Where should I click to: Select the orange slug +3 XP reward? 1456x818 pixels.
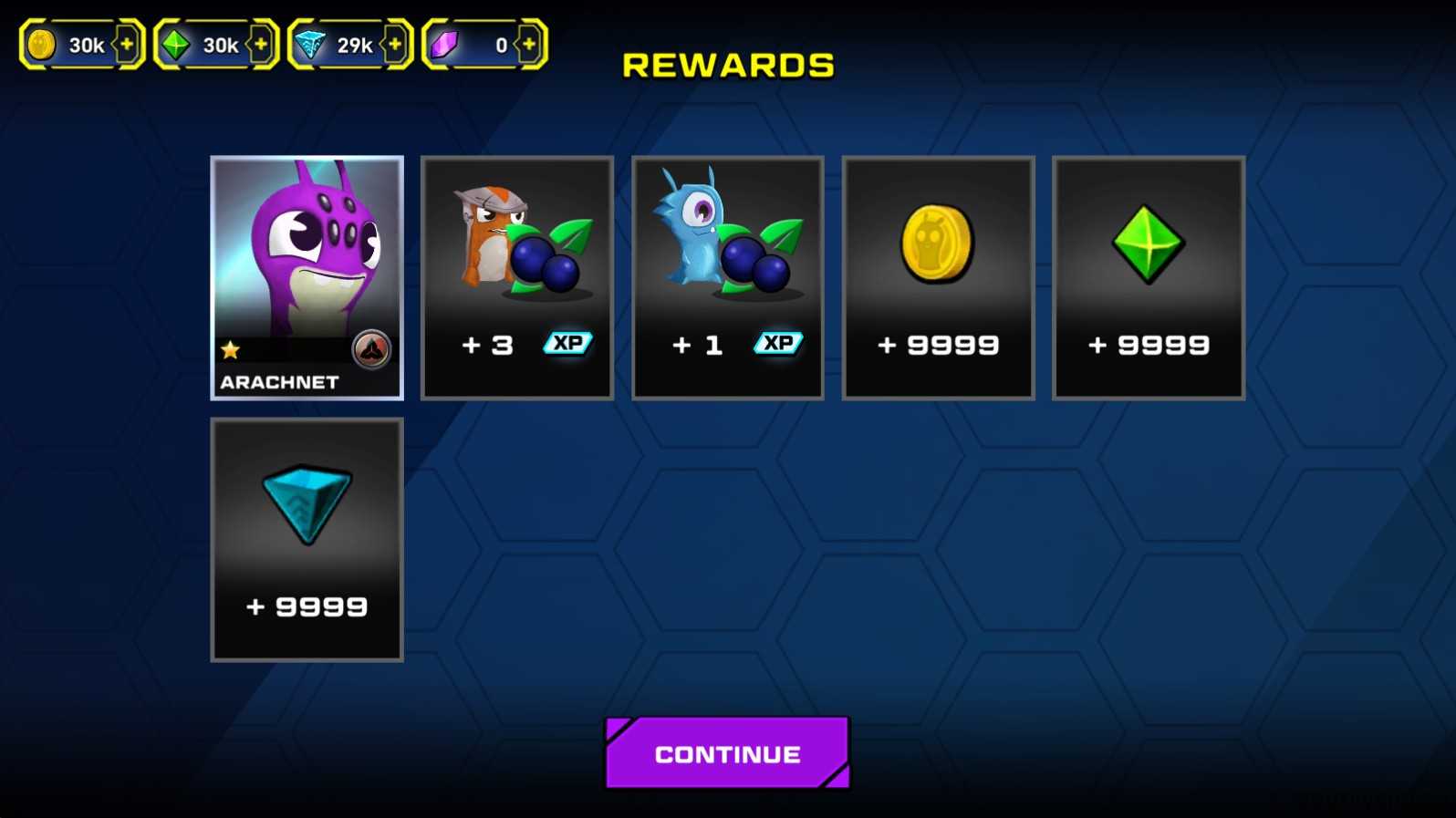(517, 278)
